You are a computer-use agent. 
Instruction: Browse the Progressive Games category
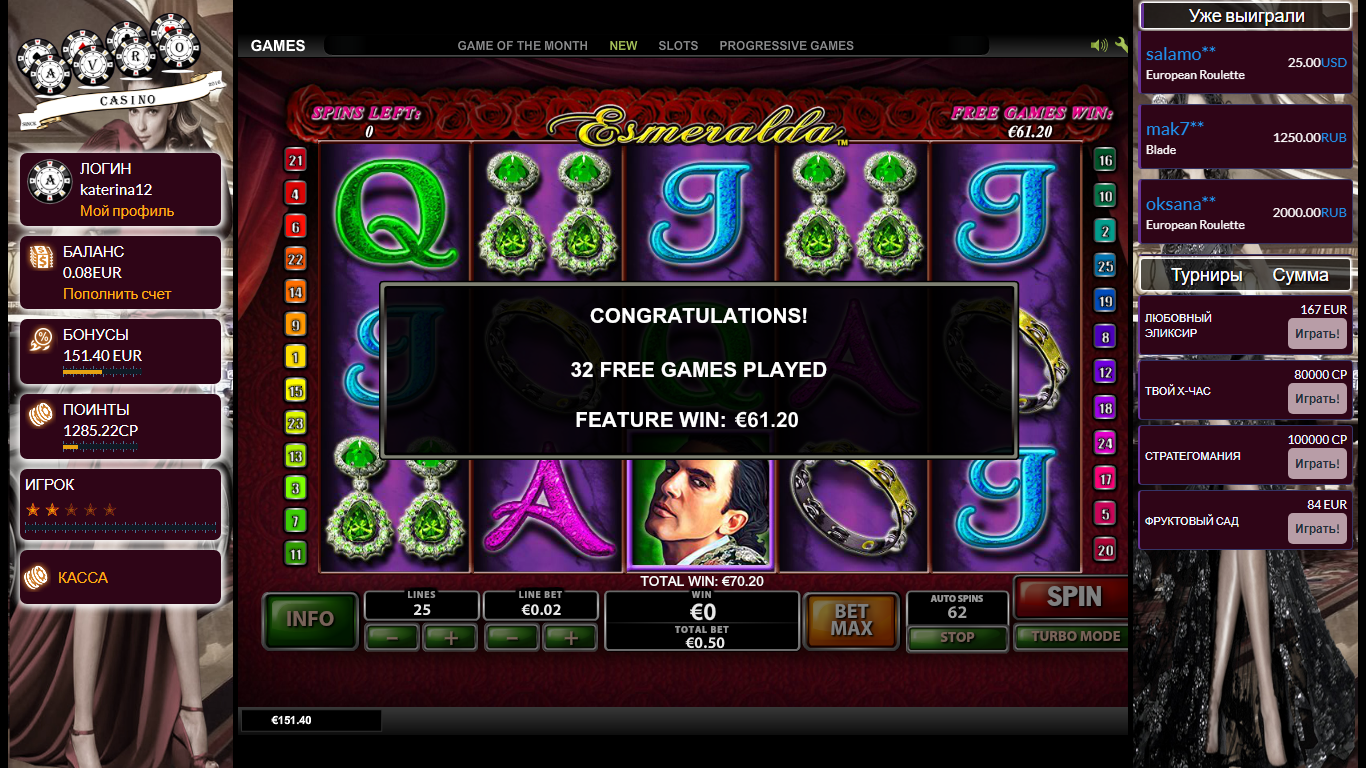click(x=786, y=46)
